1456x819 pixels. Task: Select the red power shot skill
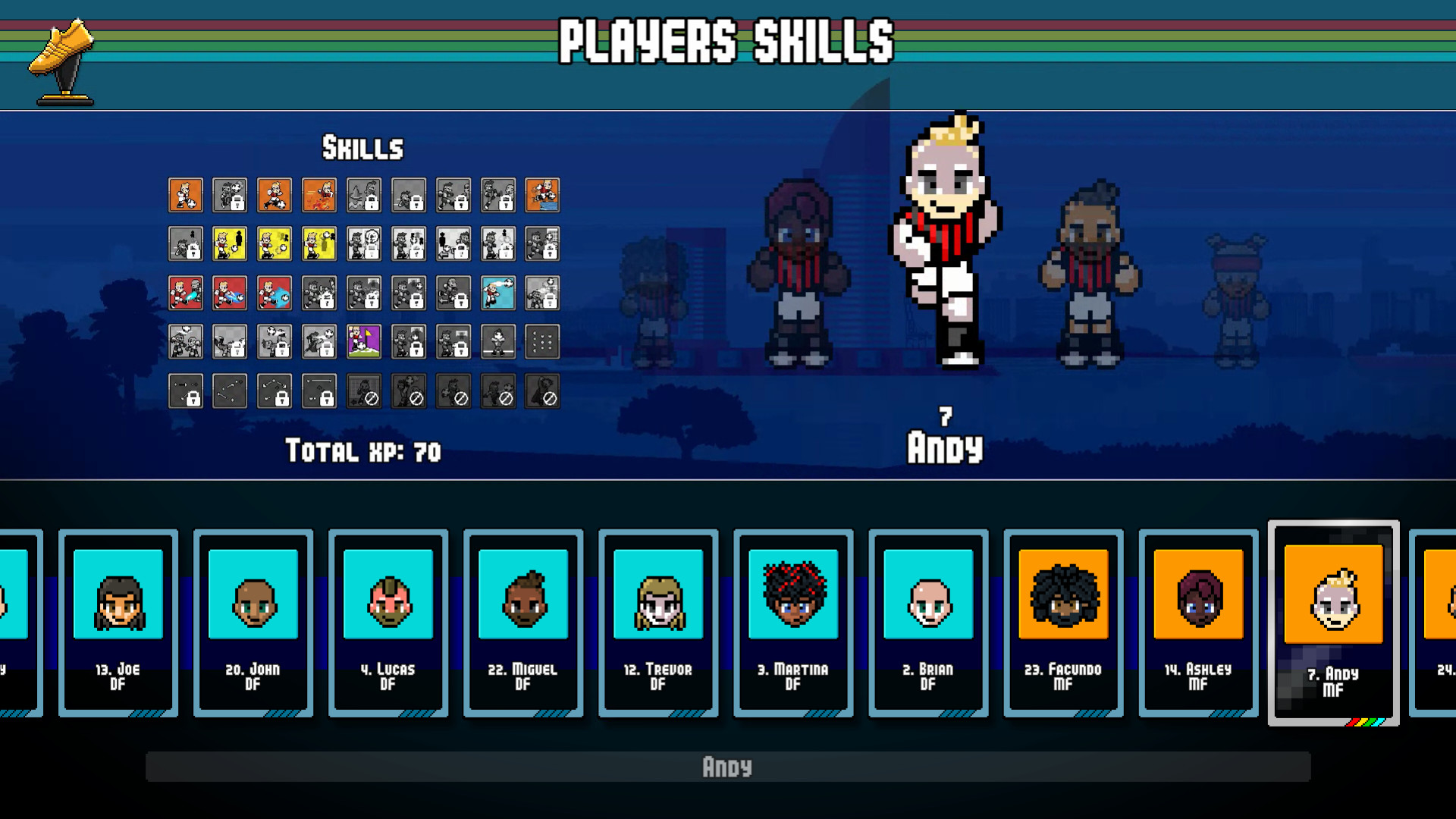click(x=231, y=293)
